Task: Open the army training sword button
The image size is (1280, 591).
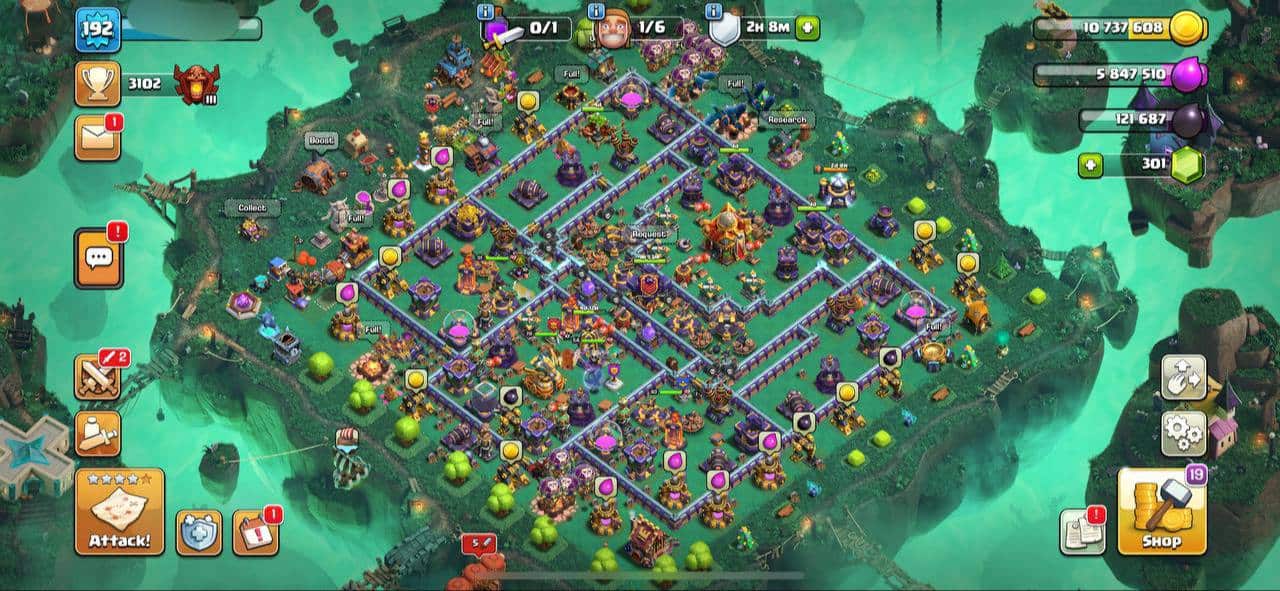Action: pos(98,433)
